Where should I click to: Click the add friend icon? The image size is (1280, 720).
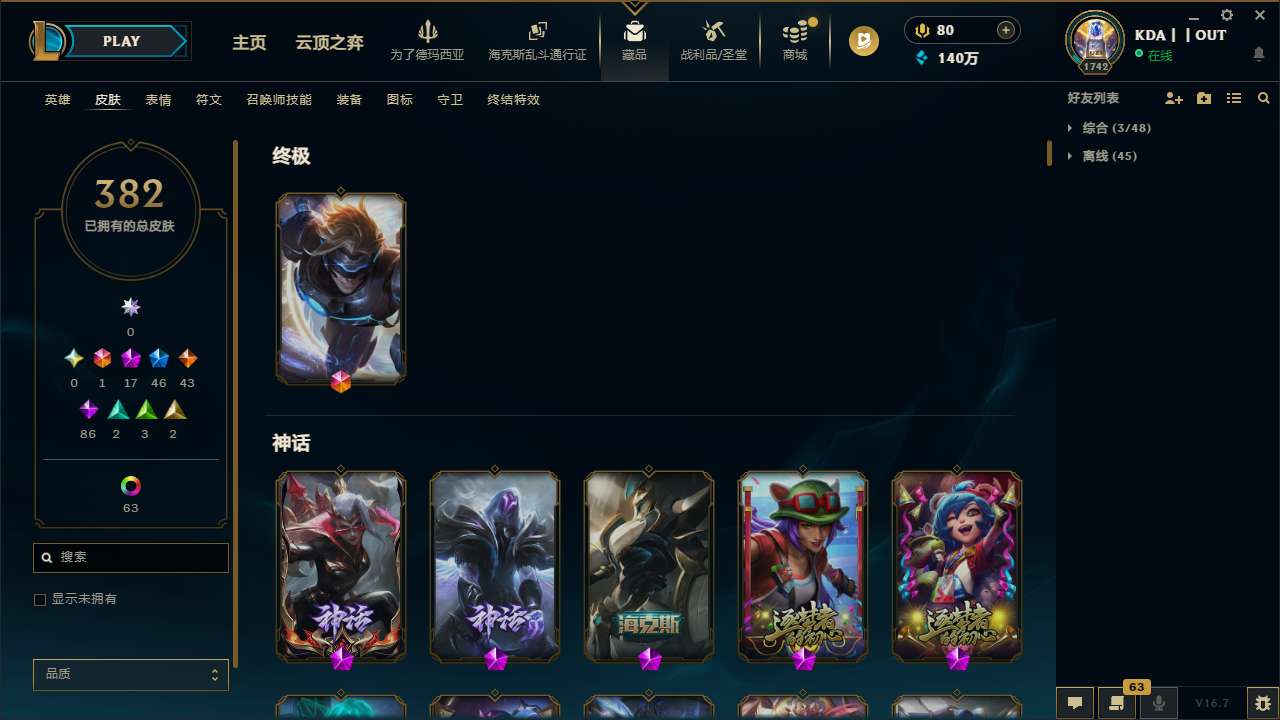click(x=1174, y=98)
